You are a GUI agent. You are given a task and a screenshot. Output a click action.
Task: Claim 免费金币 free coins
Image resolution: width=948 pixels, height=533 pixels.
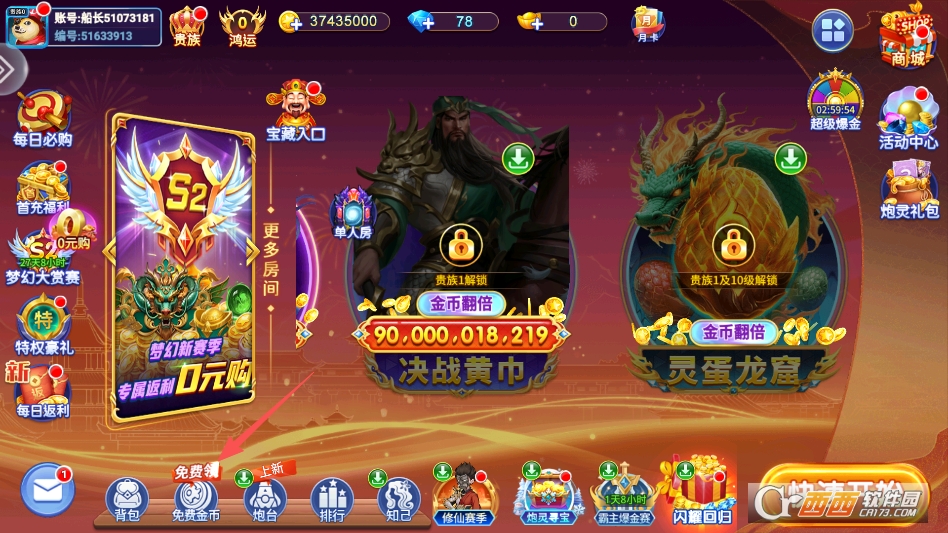coord(196,498)
